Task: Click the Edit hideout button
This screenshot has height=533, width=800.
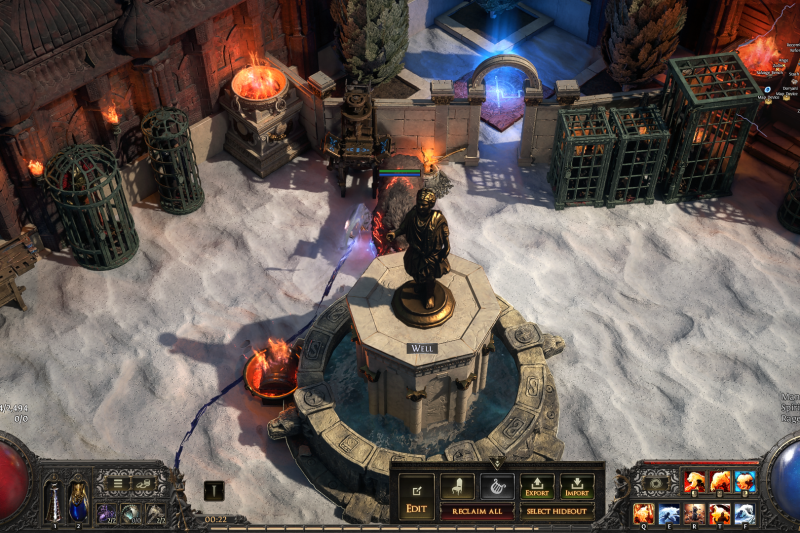Action: pyautogui.click(x=414, y=497)
